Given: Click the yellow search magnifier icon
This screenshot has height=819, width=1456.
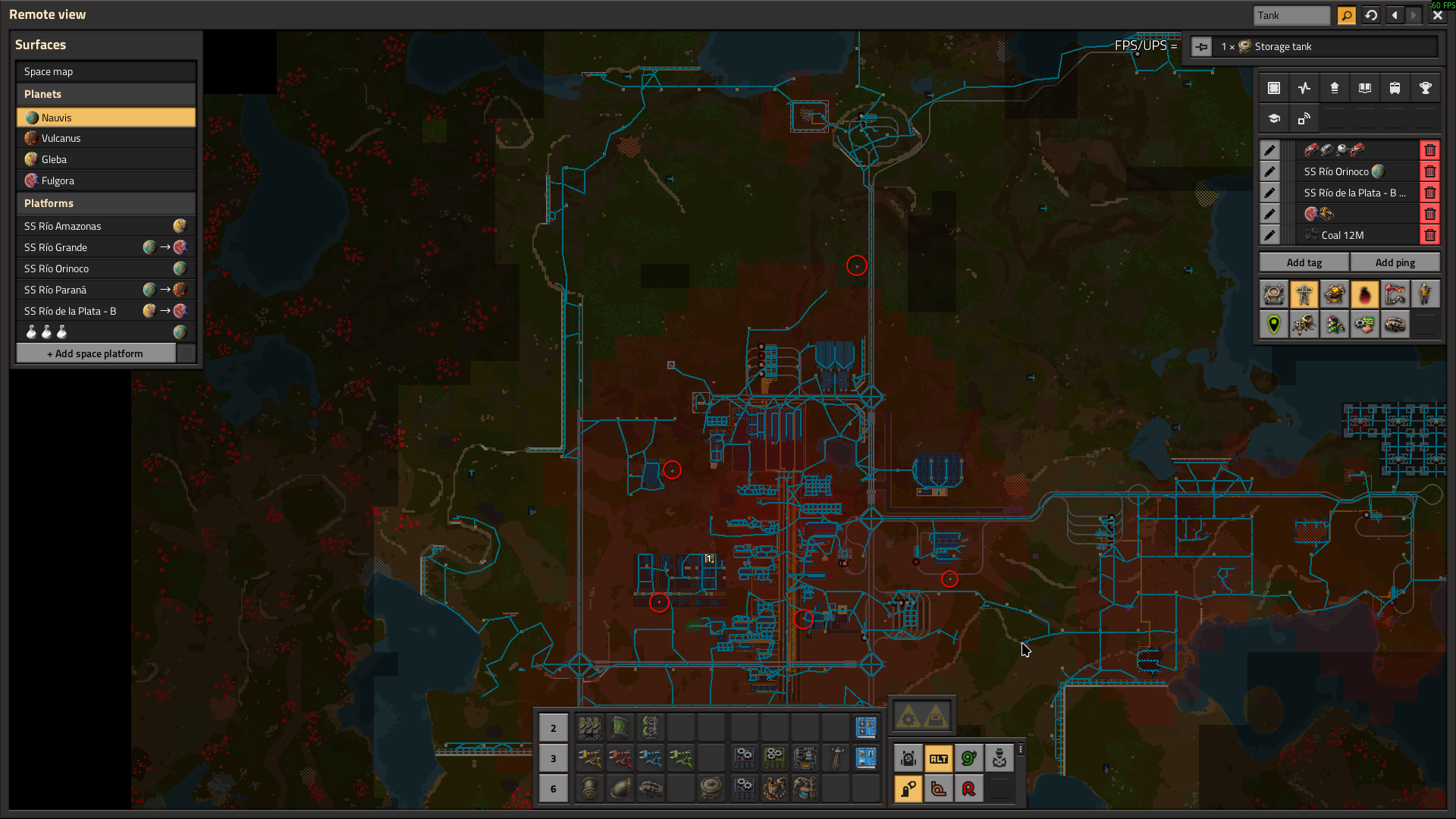Looking at the screenshot, I should pyautogui.click(x=1346, y=15).
